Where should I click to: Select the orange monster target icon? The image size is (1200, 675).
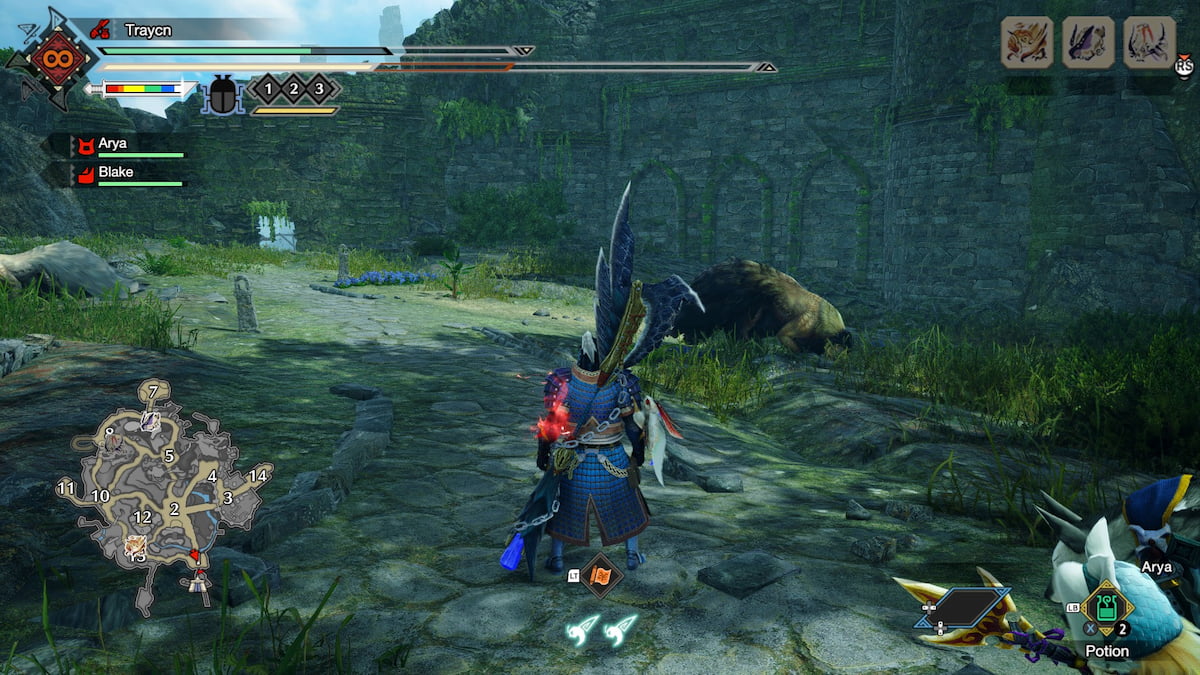point(1027,43)
